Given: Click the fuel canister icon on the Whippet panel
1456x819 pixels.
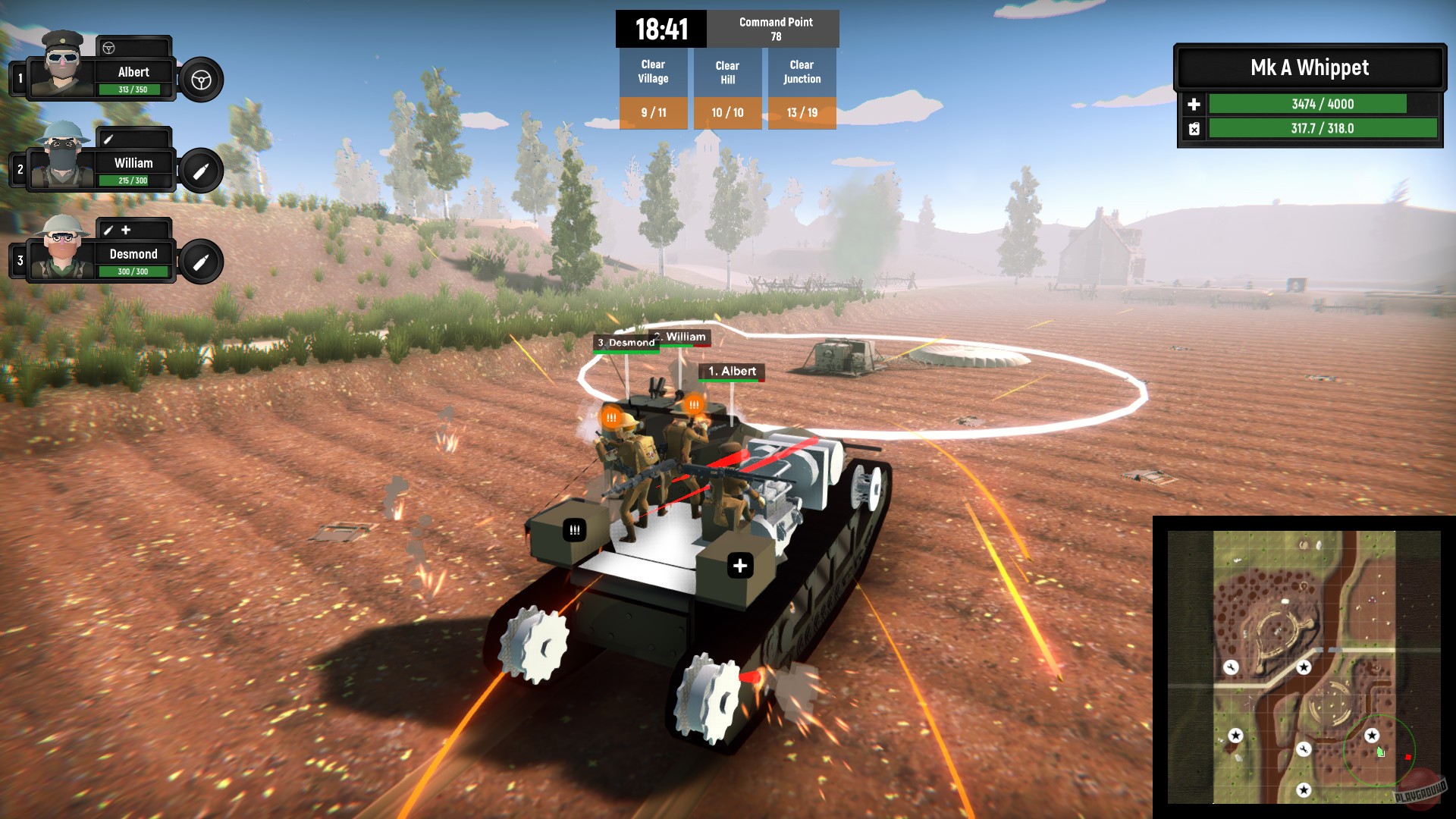Looking at the screenshot, I should coord(1196,130).
